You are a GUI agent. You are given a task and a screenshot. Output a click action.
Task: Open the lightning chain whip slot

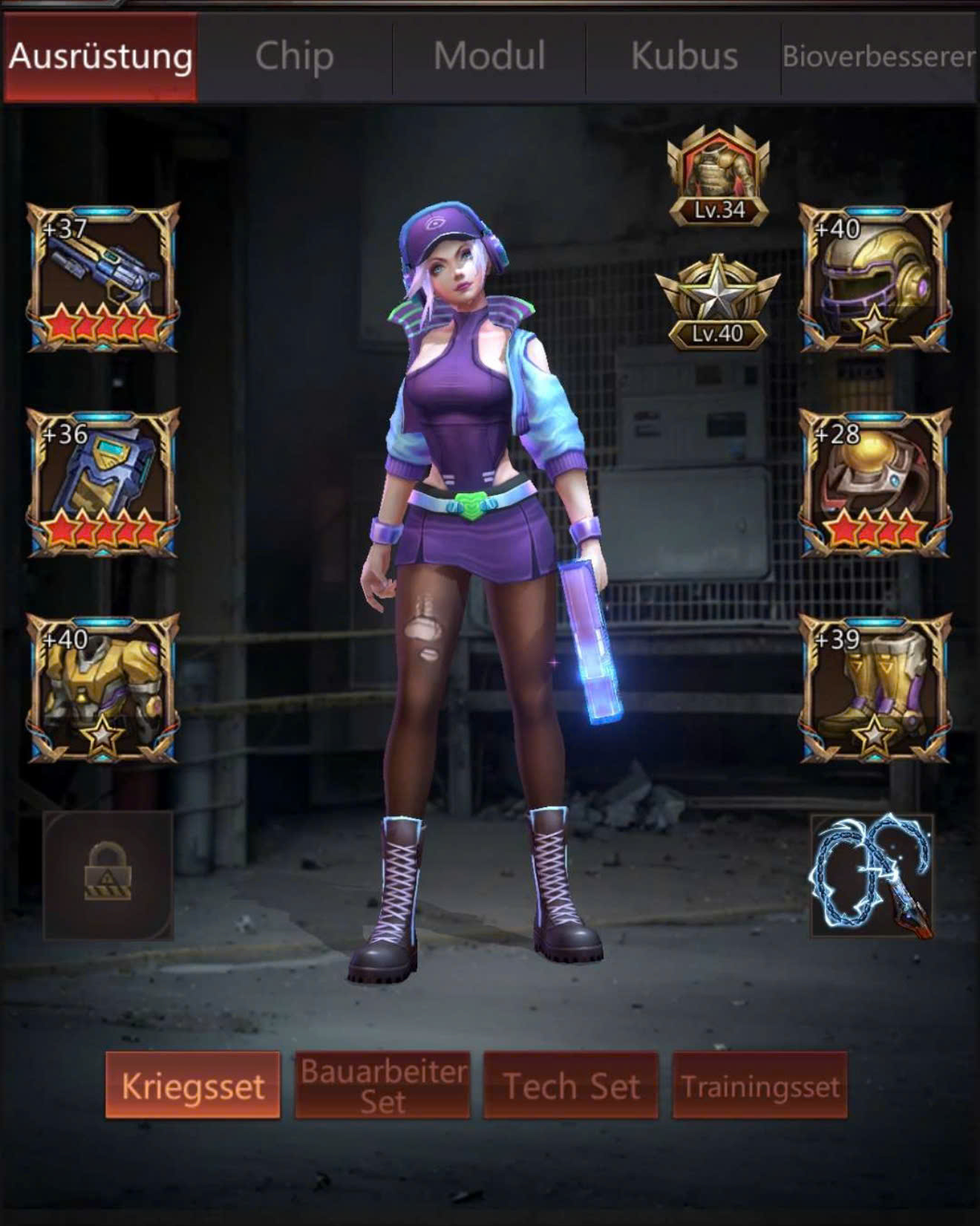coord(872,875)
